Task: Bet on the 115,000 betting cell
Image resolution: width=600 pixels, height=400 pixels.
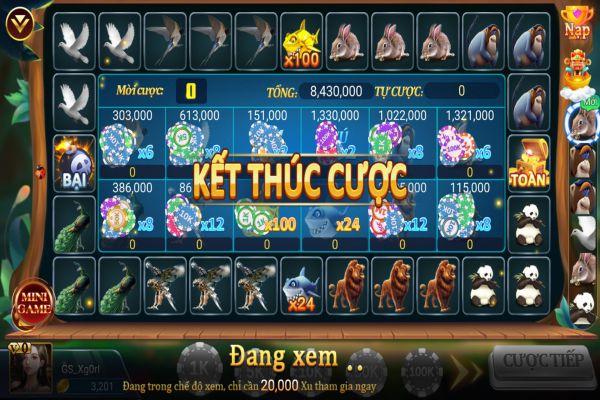Action: tap(469, 214)
